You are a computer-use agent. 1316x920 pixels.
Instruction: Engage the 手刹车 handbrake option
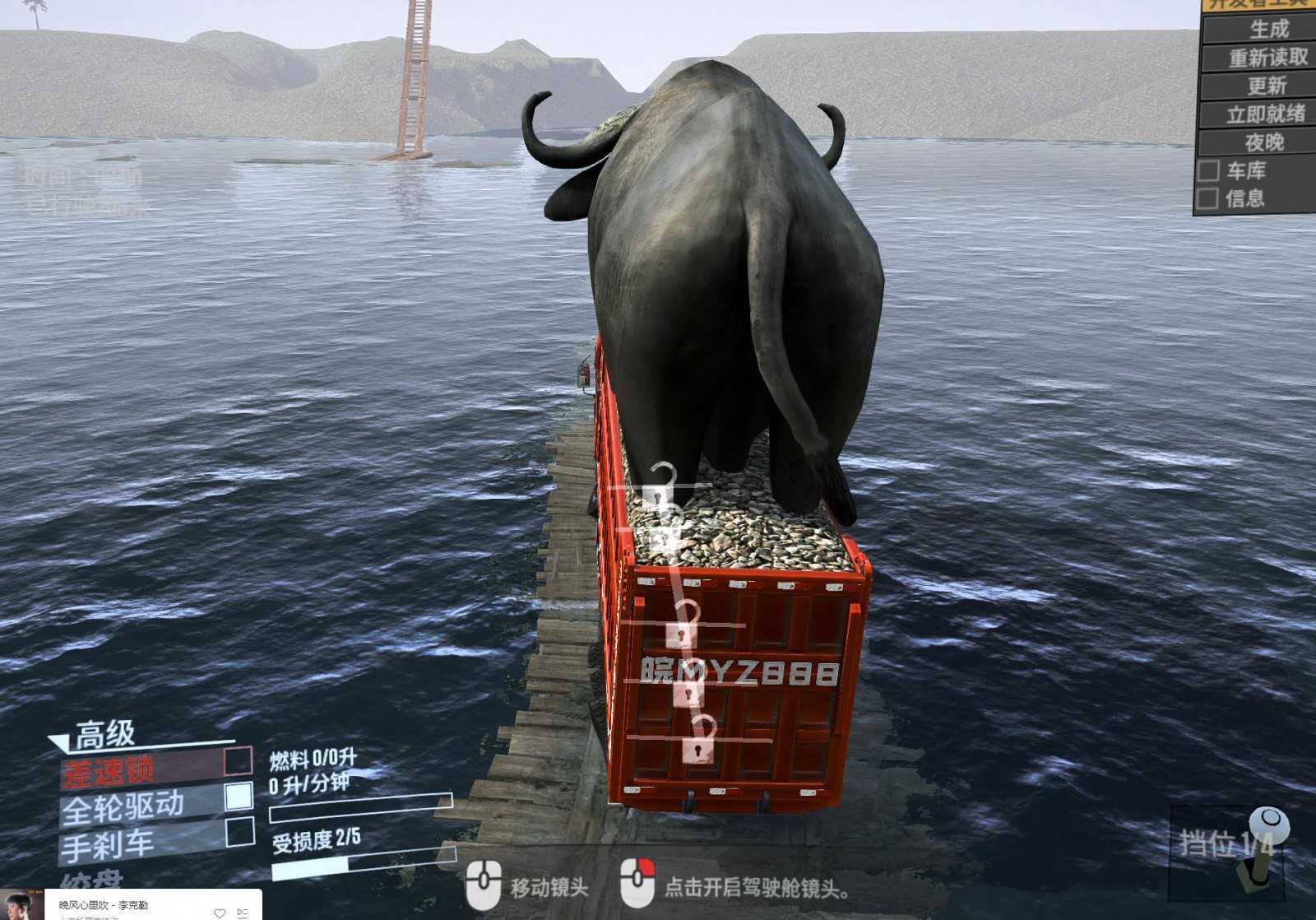coord(239,832)
